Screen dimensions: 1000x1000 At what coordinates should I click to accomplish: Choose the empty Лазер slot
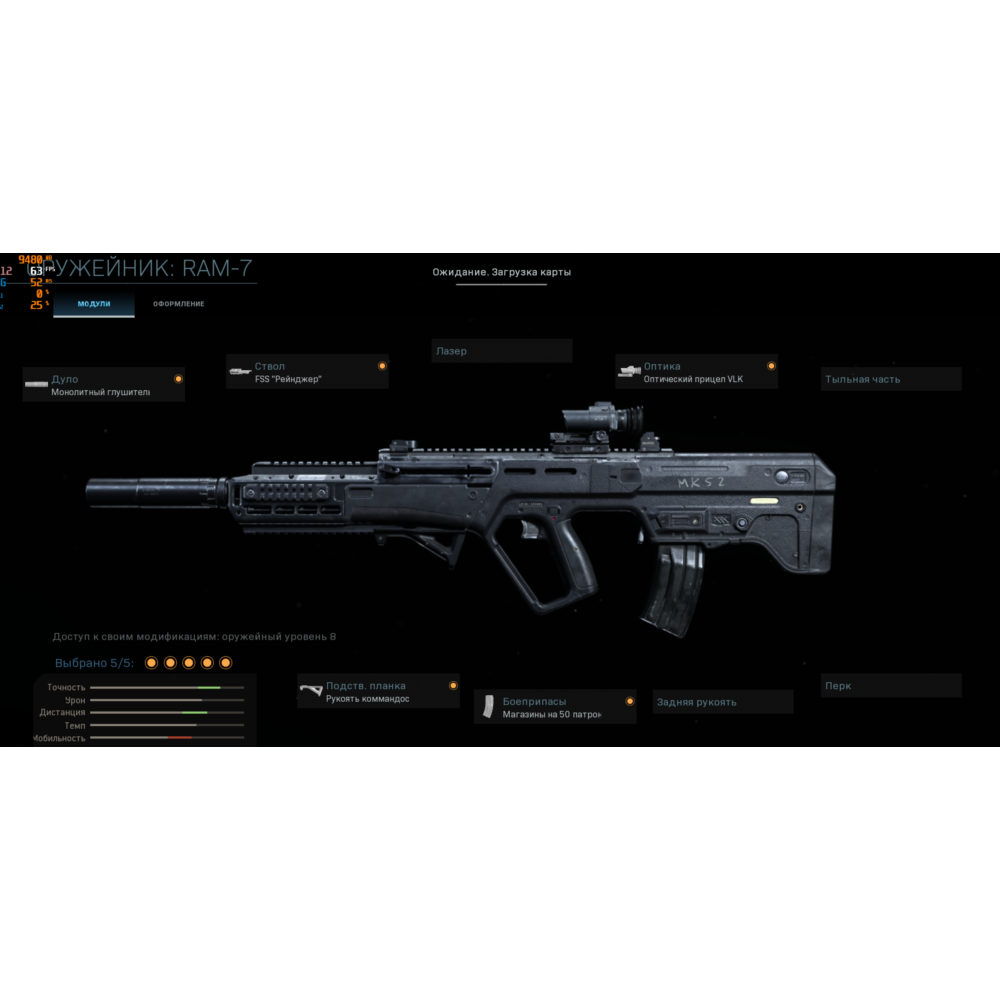(x=502, y=351)
